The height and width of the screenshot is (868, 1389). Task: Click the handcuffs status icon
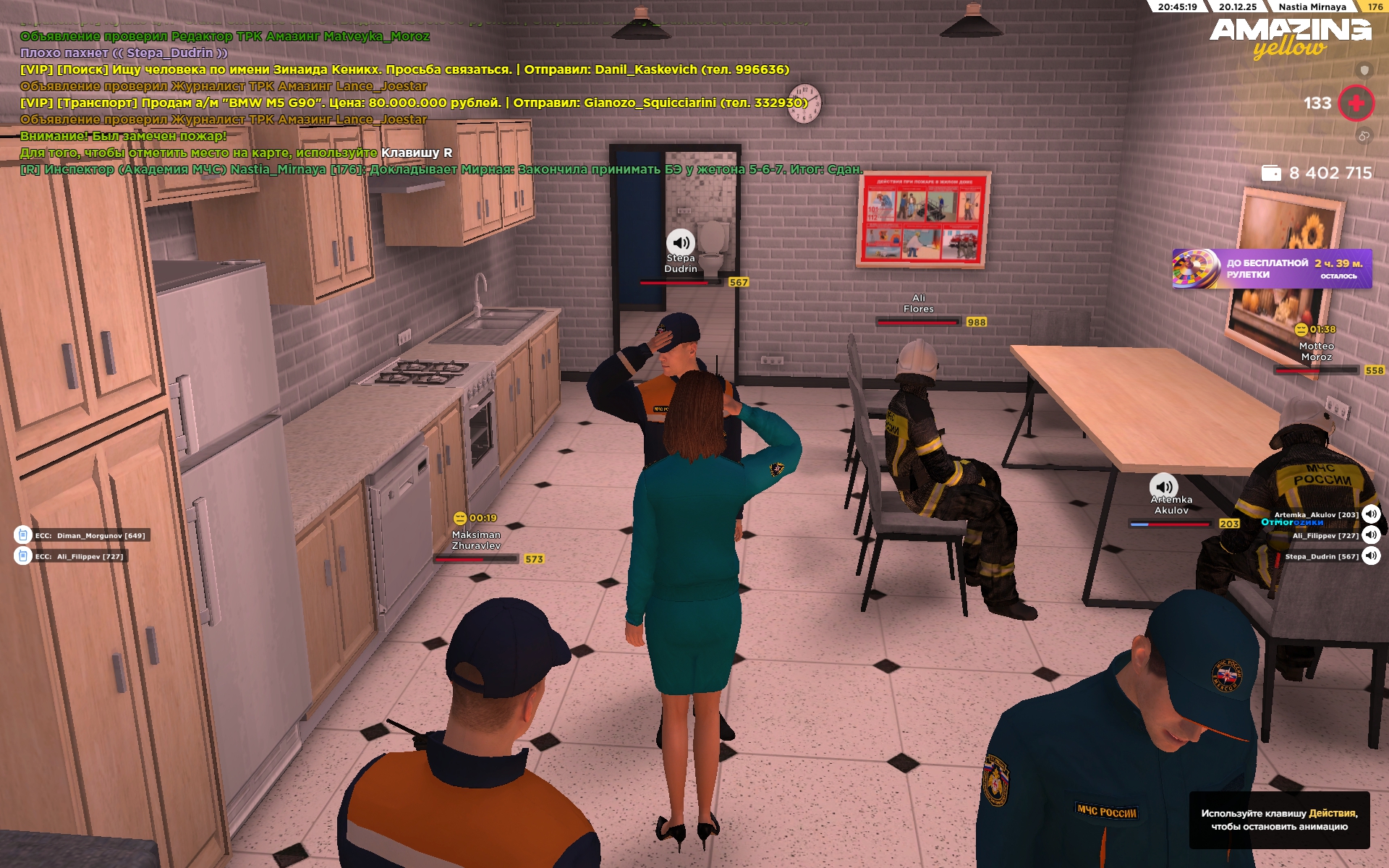1364,136
